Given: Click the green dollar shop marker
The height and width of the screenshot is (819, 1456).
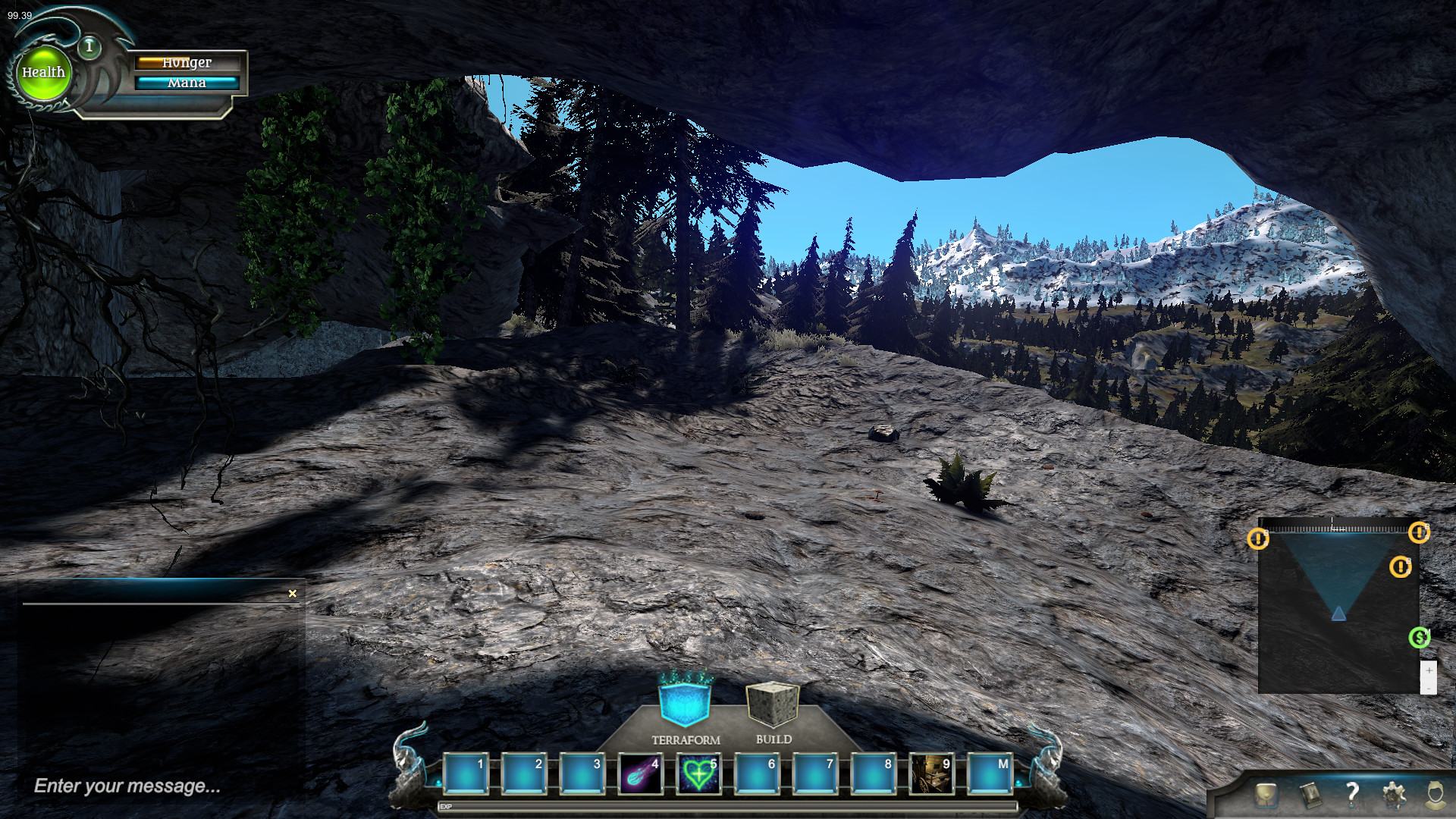Looking at the screenshot, I should point(1419,638).
